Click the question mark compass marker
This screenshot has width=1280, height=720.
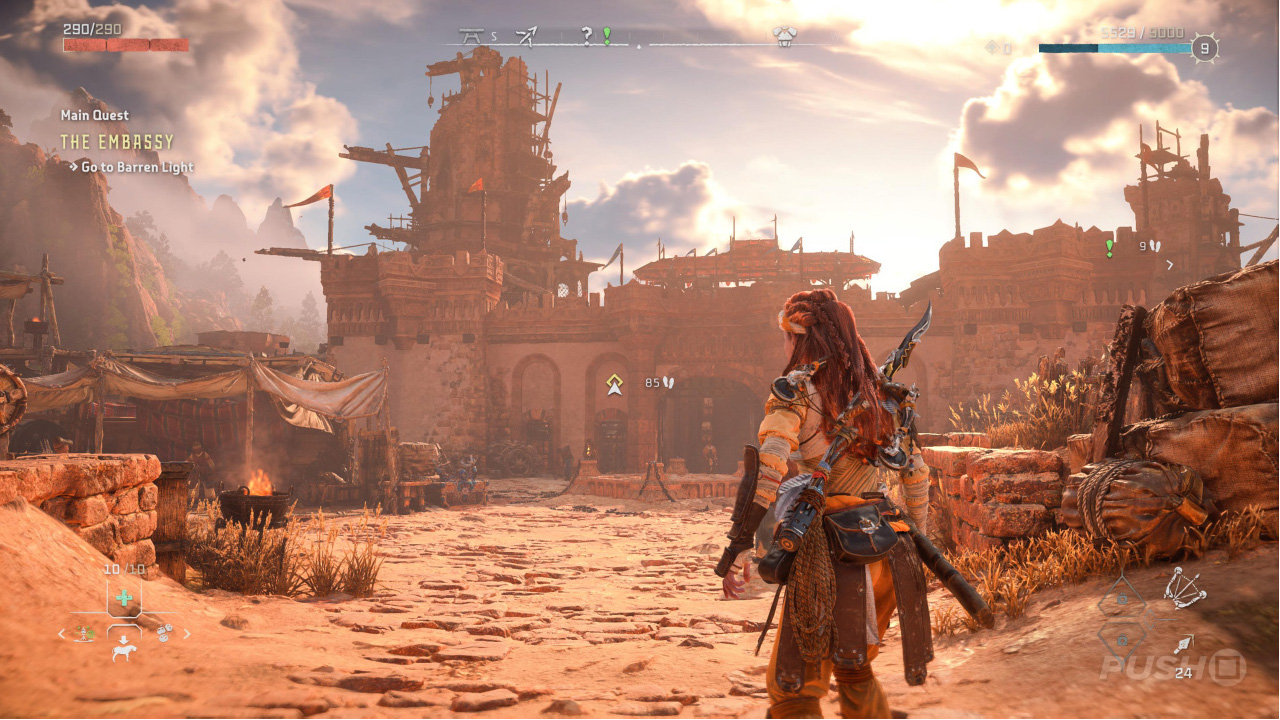(x=587, y=37)
